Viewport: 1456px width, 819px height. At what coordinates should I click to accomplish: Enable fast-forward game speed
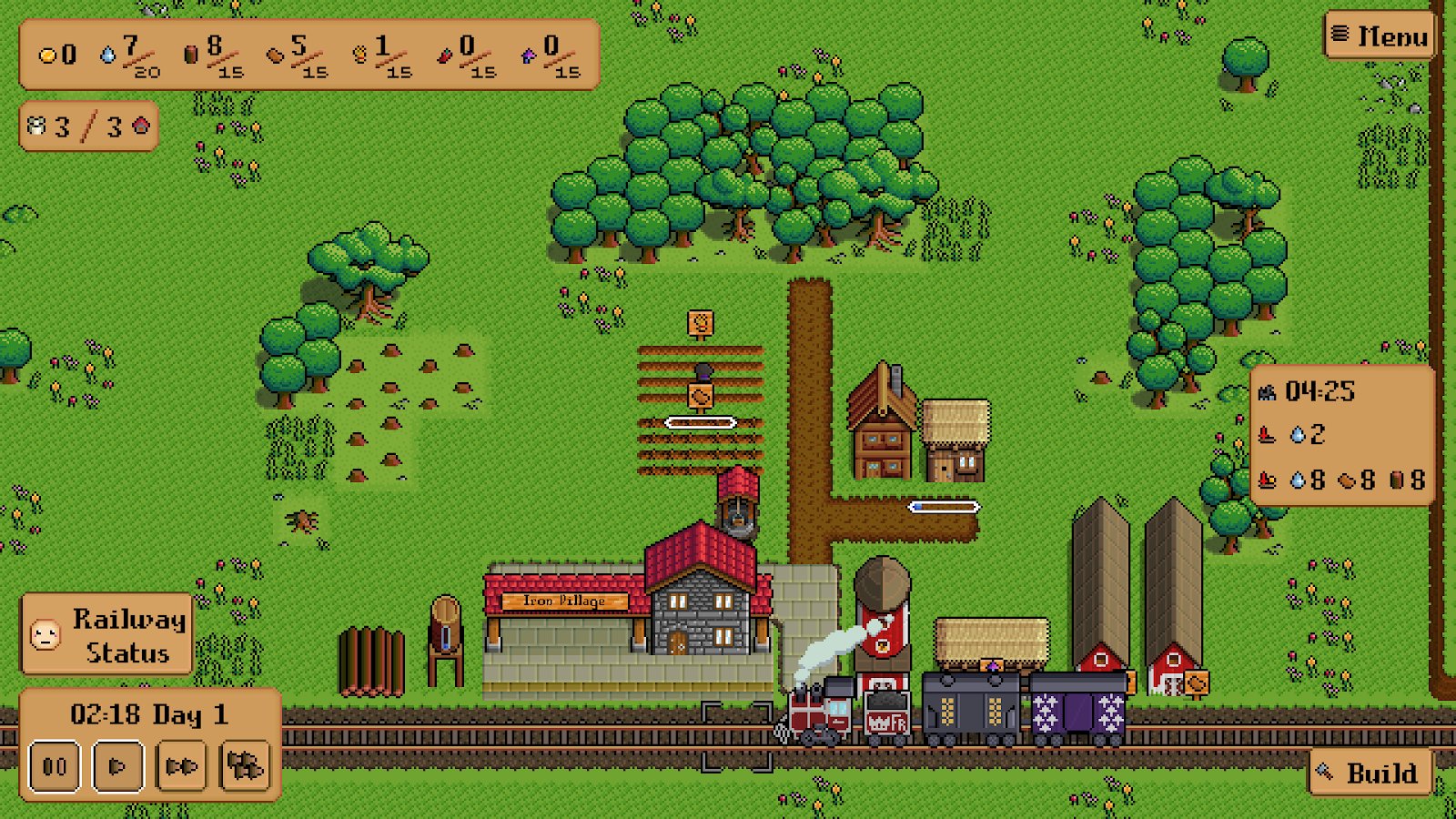[x=181, y=766]
